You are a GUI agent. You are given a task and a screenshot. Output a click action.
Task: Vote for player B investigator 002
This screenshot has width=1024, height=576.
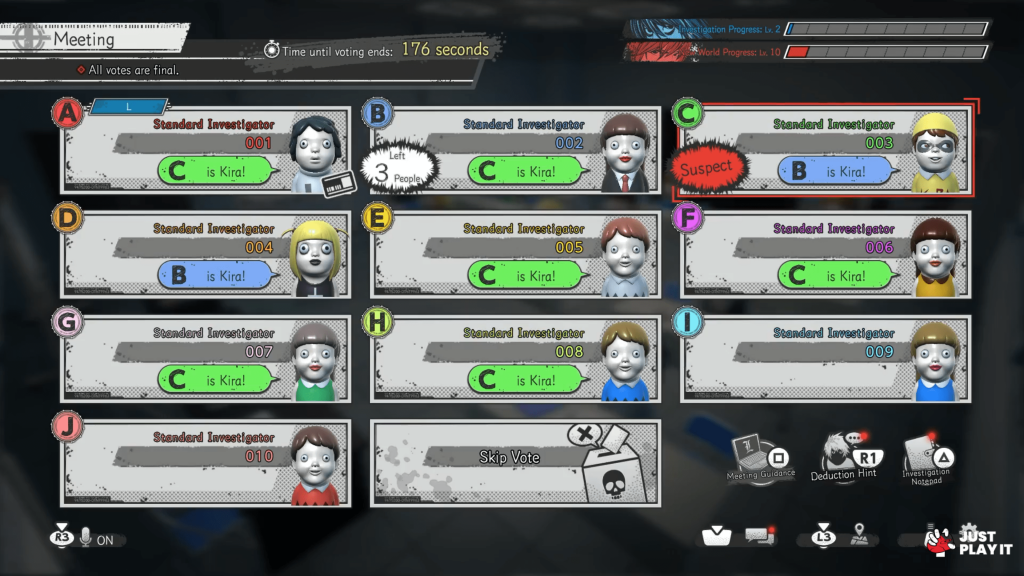(x=516, y=151)
